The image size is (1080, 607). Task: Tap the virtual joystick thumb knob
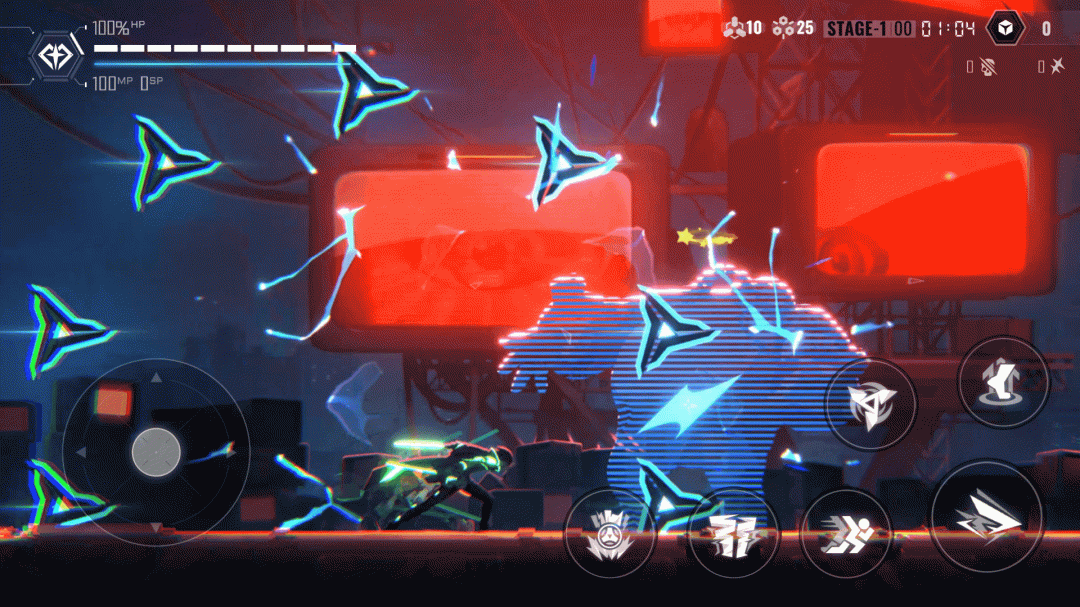click(156, 451)
